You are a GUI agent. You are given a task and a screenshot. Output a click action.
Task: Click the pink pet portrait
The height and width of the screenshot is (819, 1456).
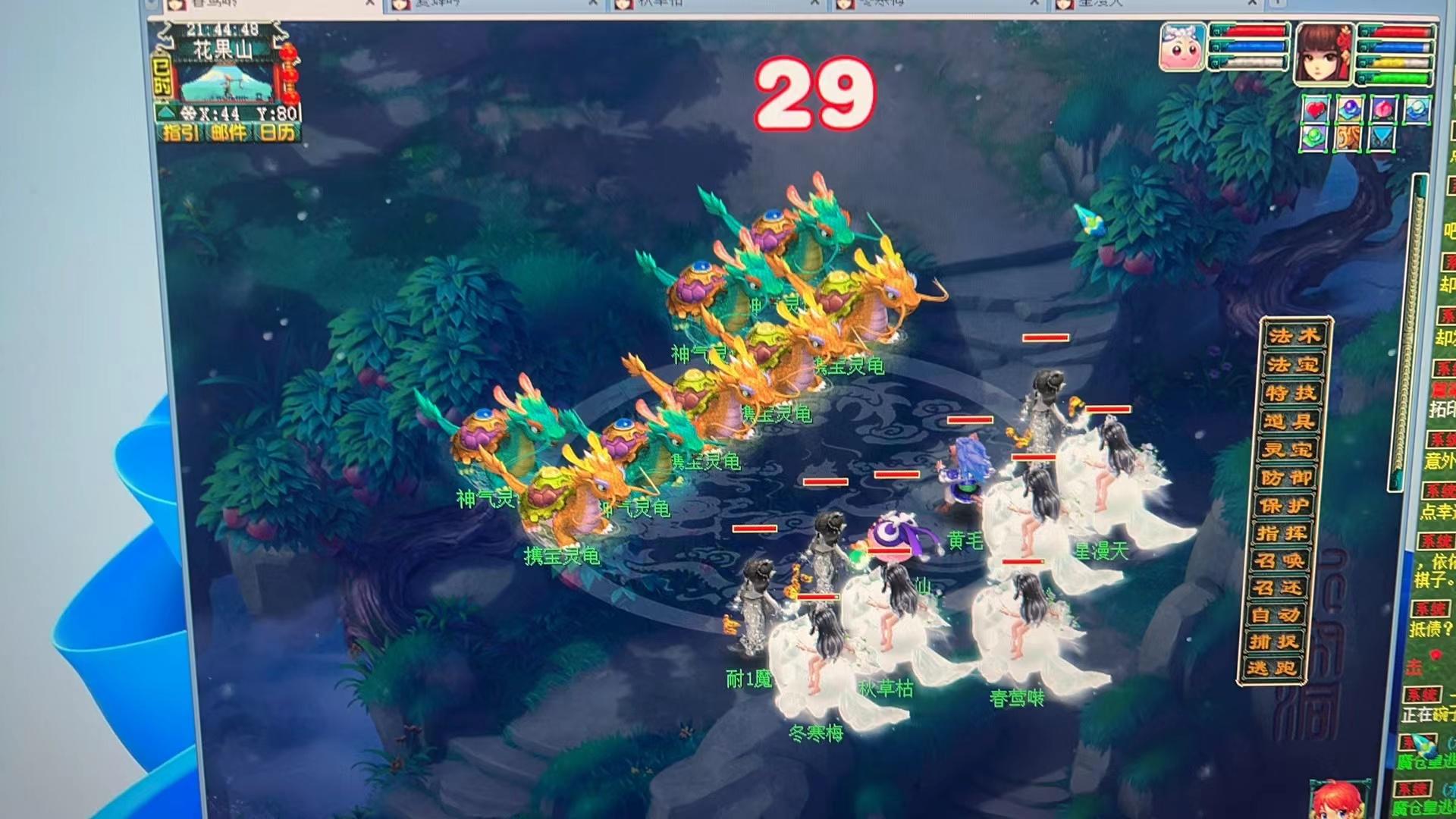(x=1181, y=47)
